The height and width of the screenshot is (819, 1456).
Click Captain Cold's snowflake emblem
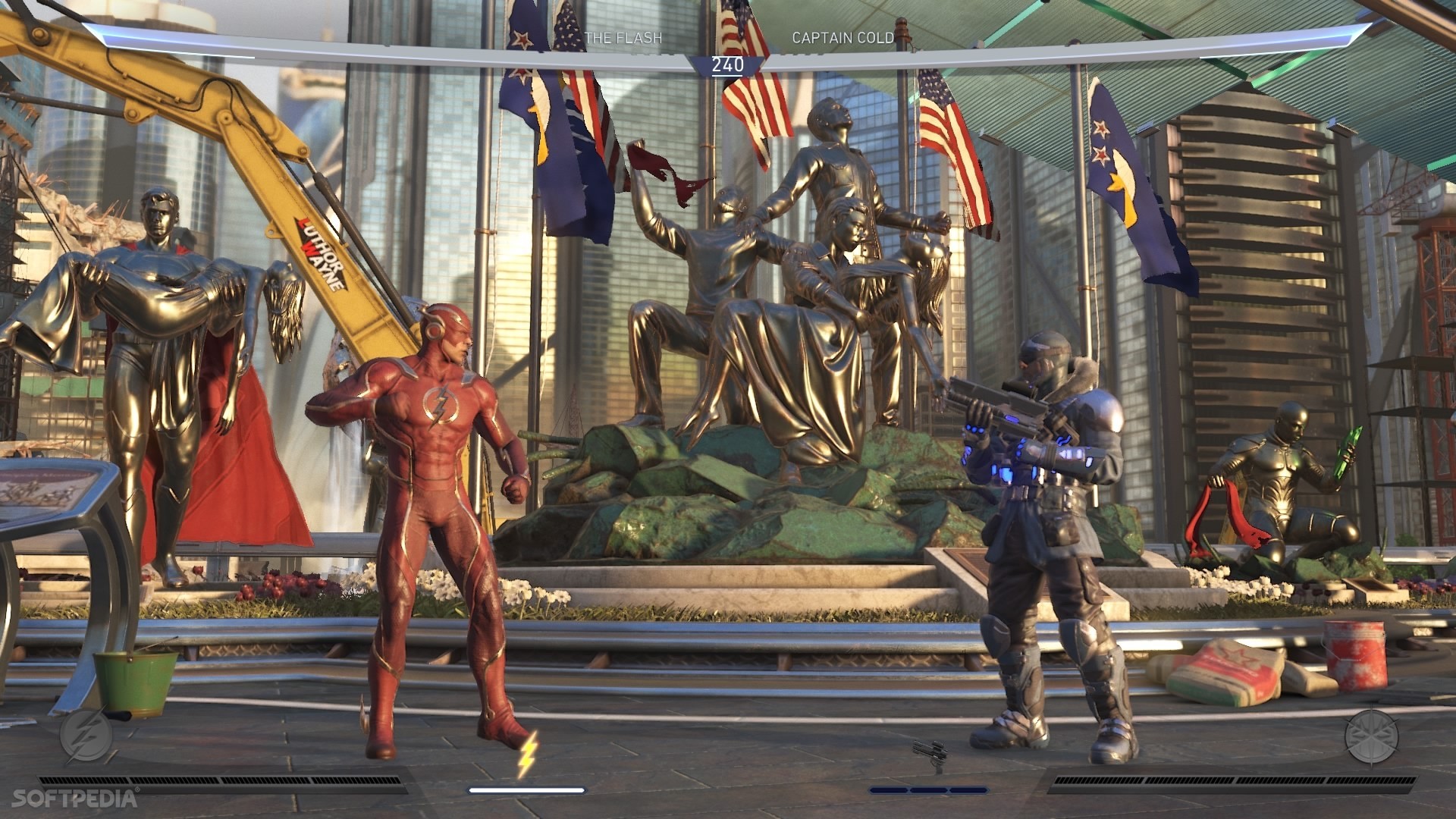pyautogui.click(x=1371, y=735)
